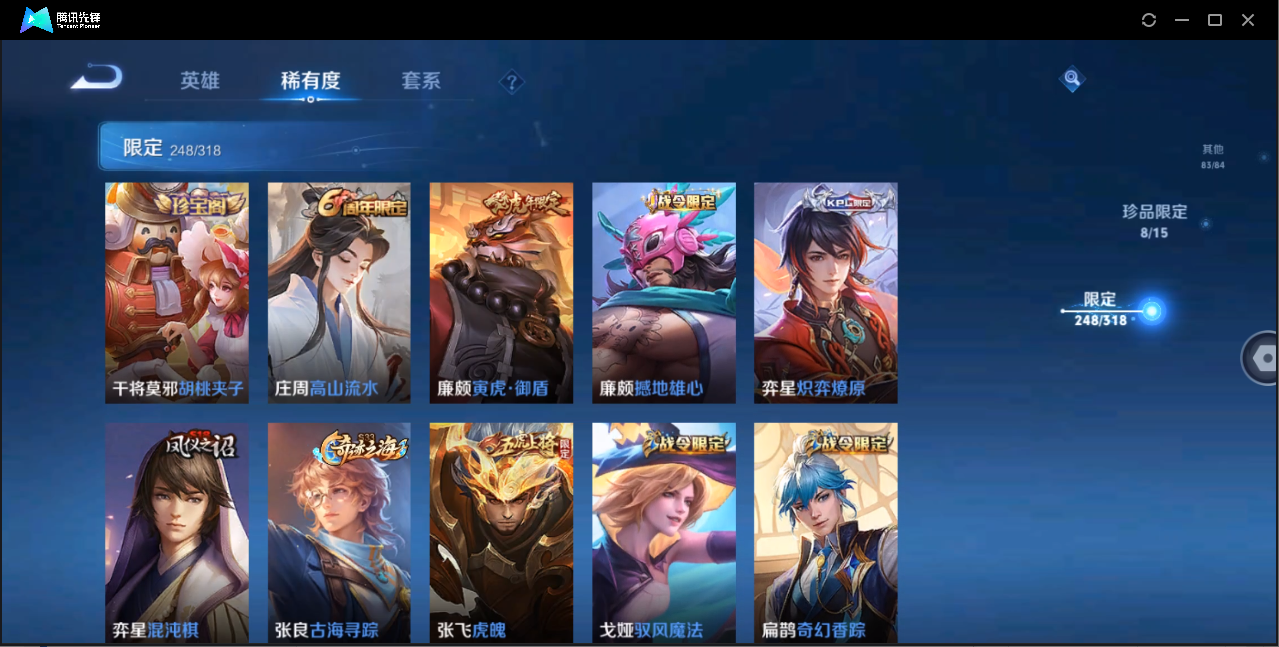Choose 张飞 虎魄 skin card
1279x647 pixels.
501,532
